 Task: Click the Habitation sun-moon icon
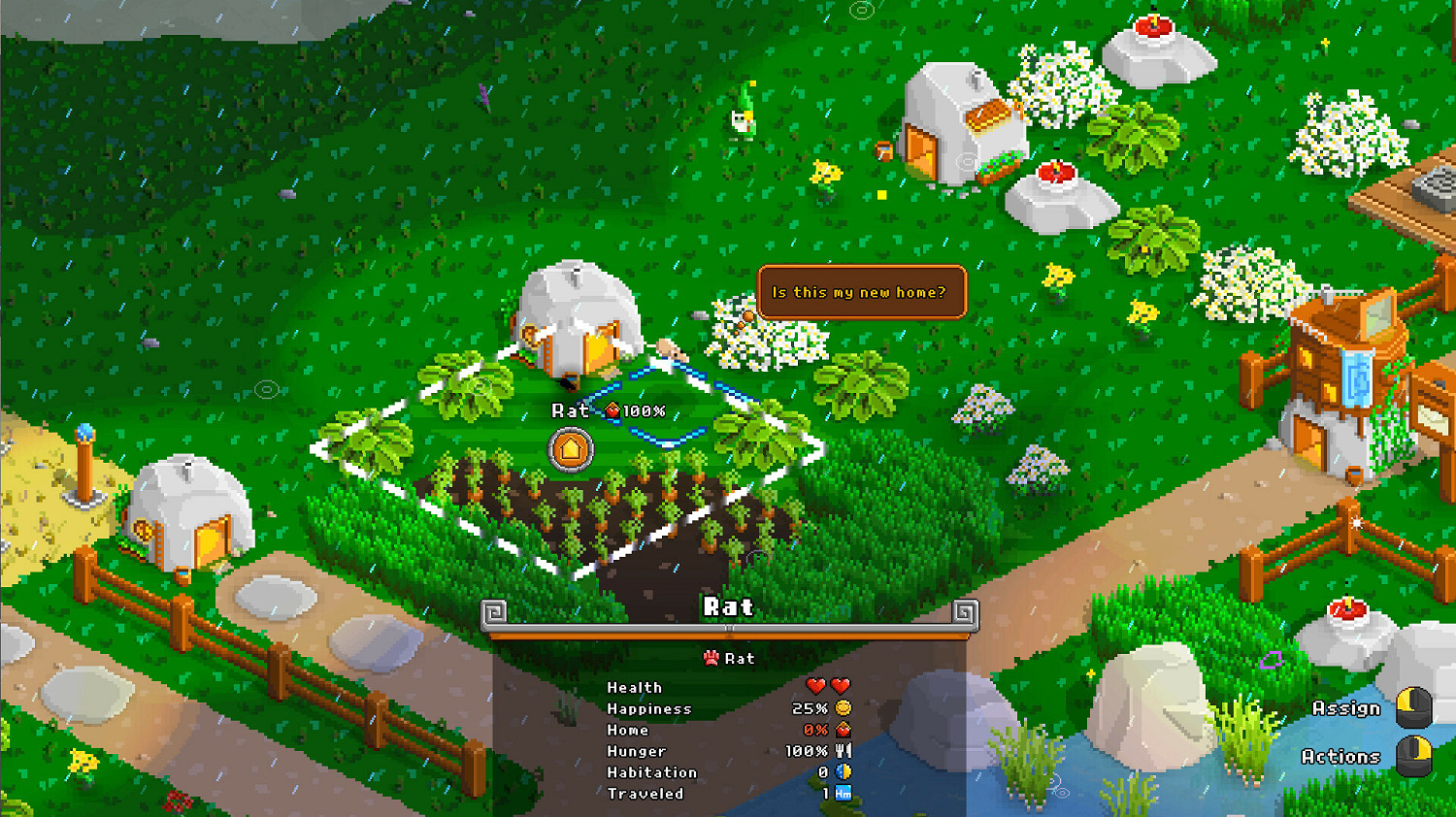(x=842, y=772)
